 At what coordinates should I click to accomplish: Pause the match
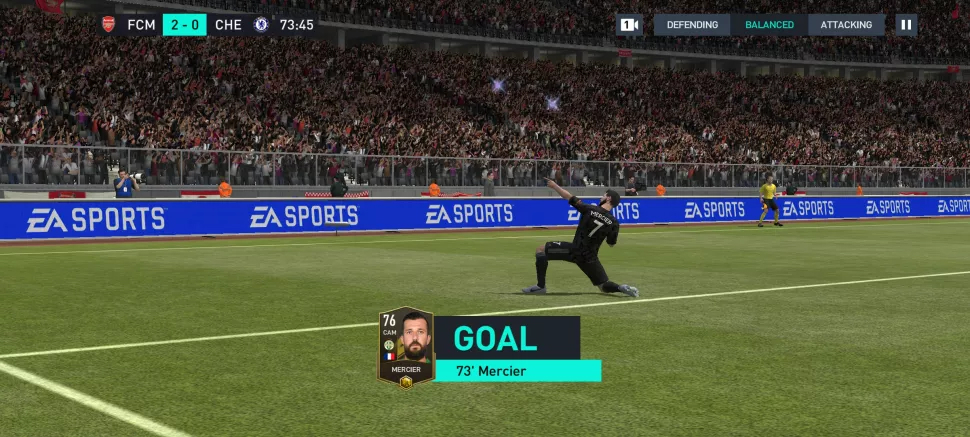coord(906,25)
